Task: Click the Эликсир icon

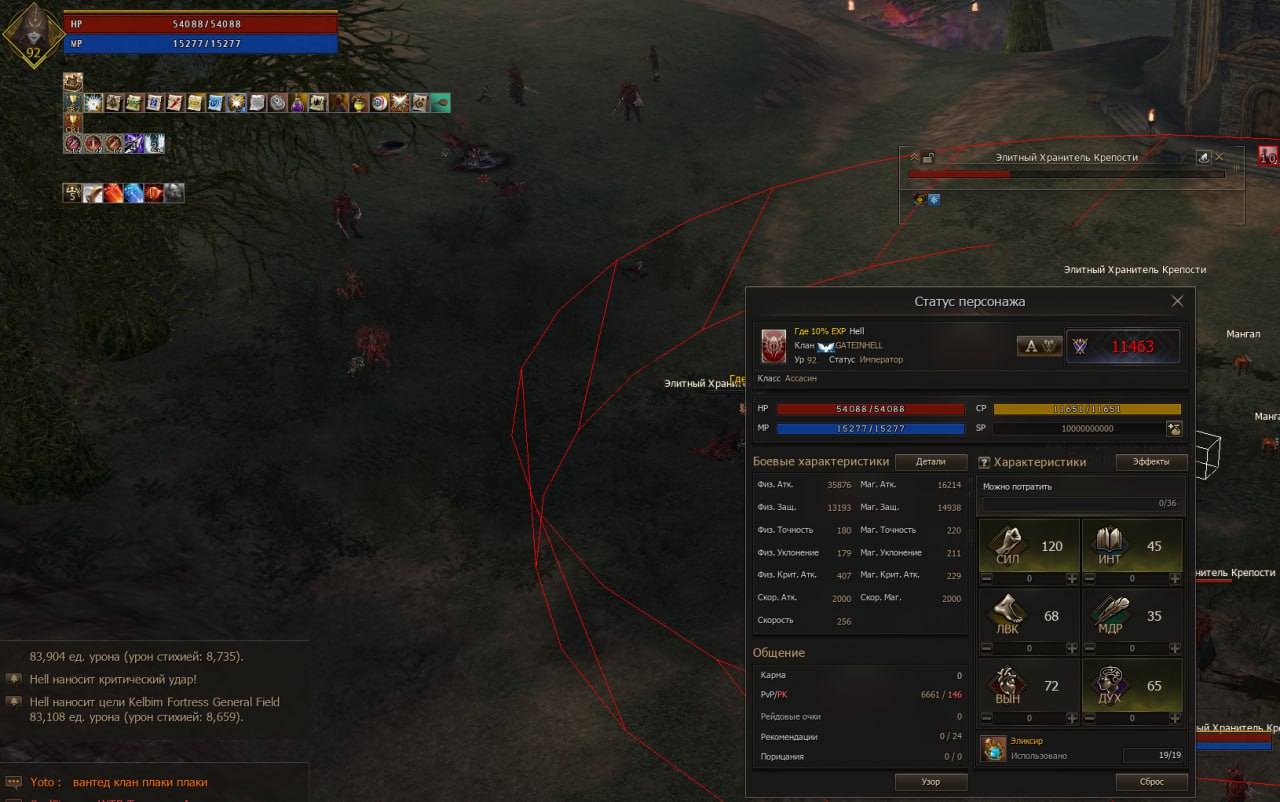Action: pyautogui.click(x=994, y=748)
